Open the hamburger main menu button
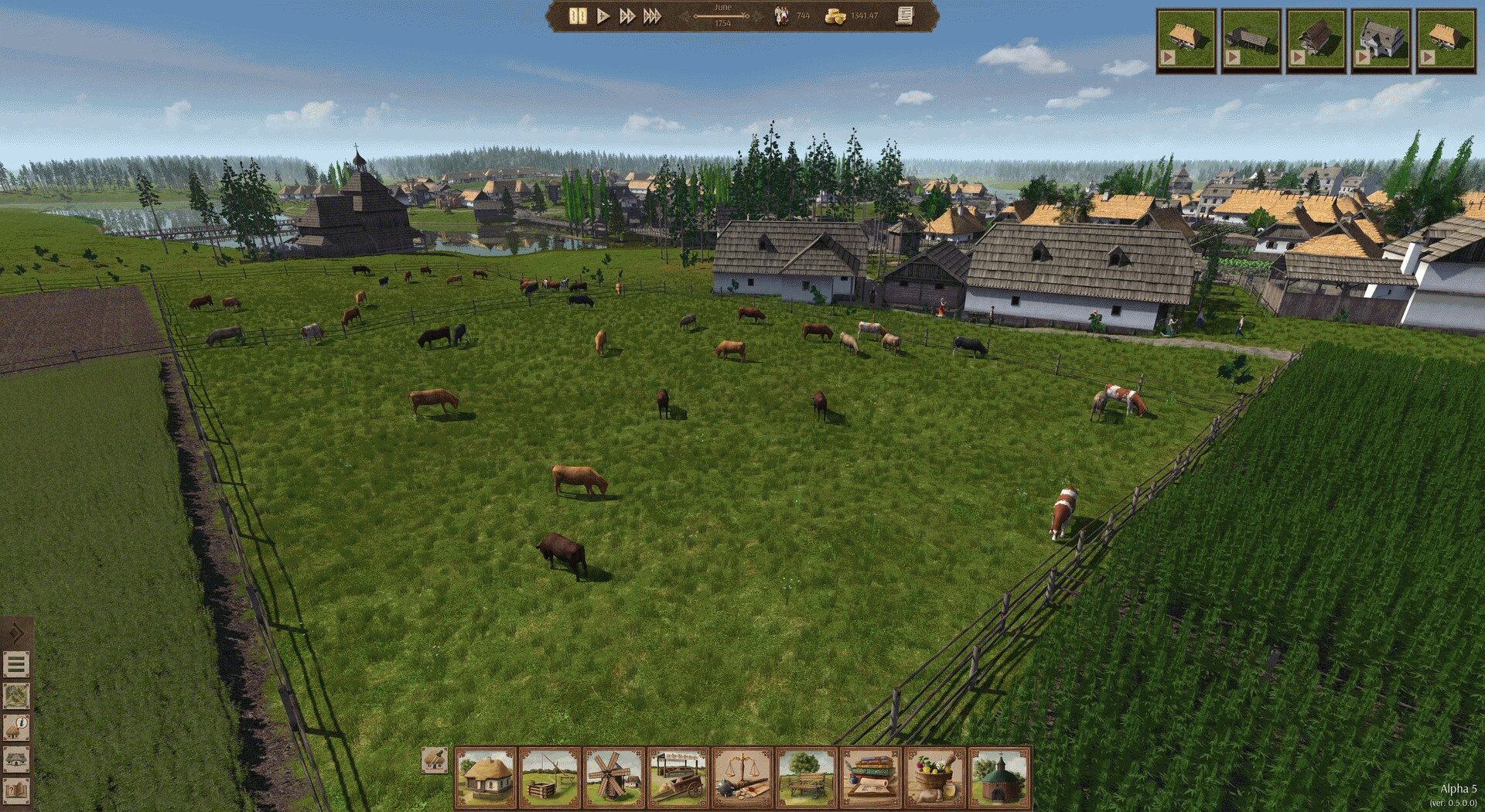The image size is (1485, 812). [16, 664]
